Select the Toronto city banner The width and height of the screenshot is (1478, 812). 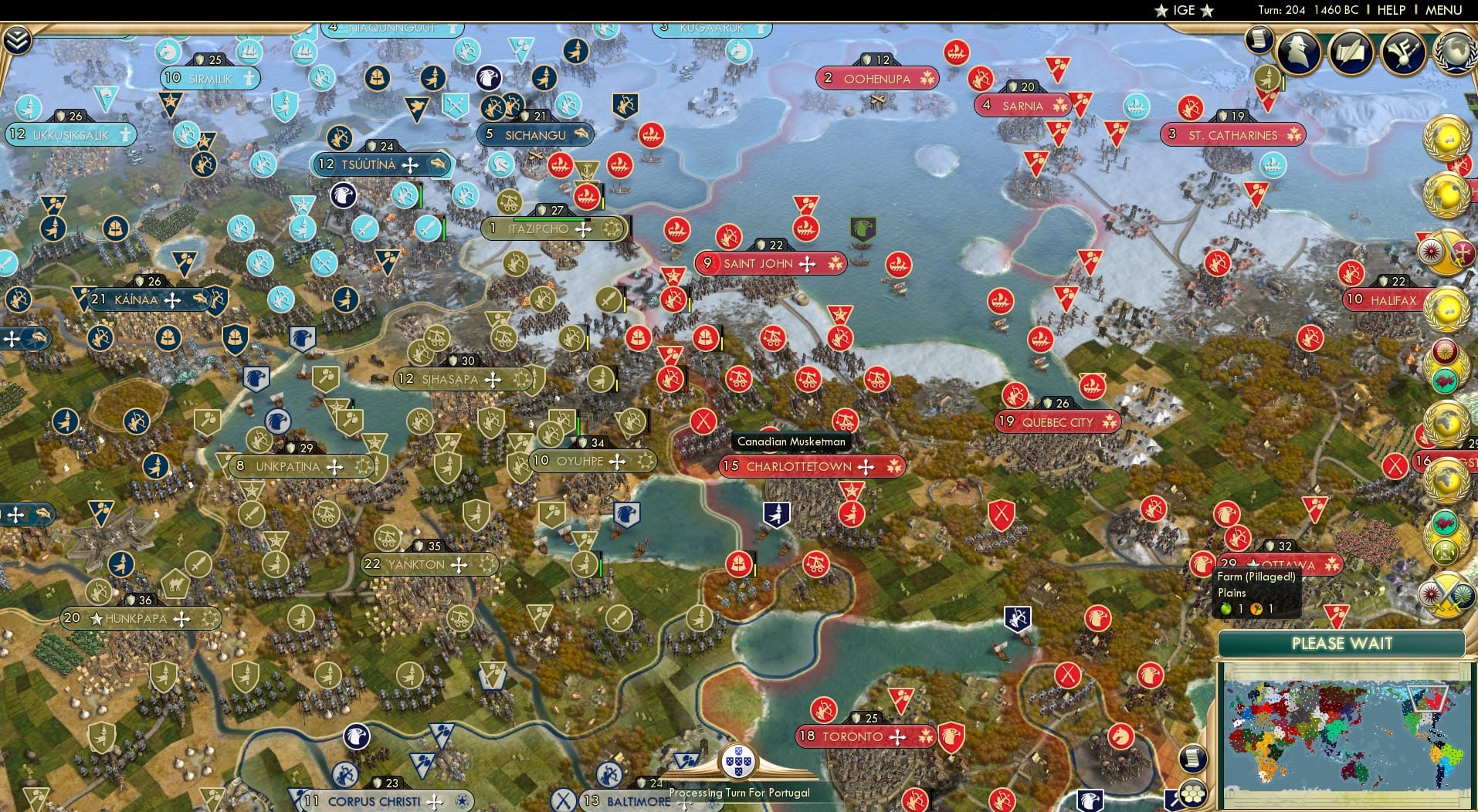865,736
